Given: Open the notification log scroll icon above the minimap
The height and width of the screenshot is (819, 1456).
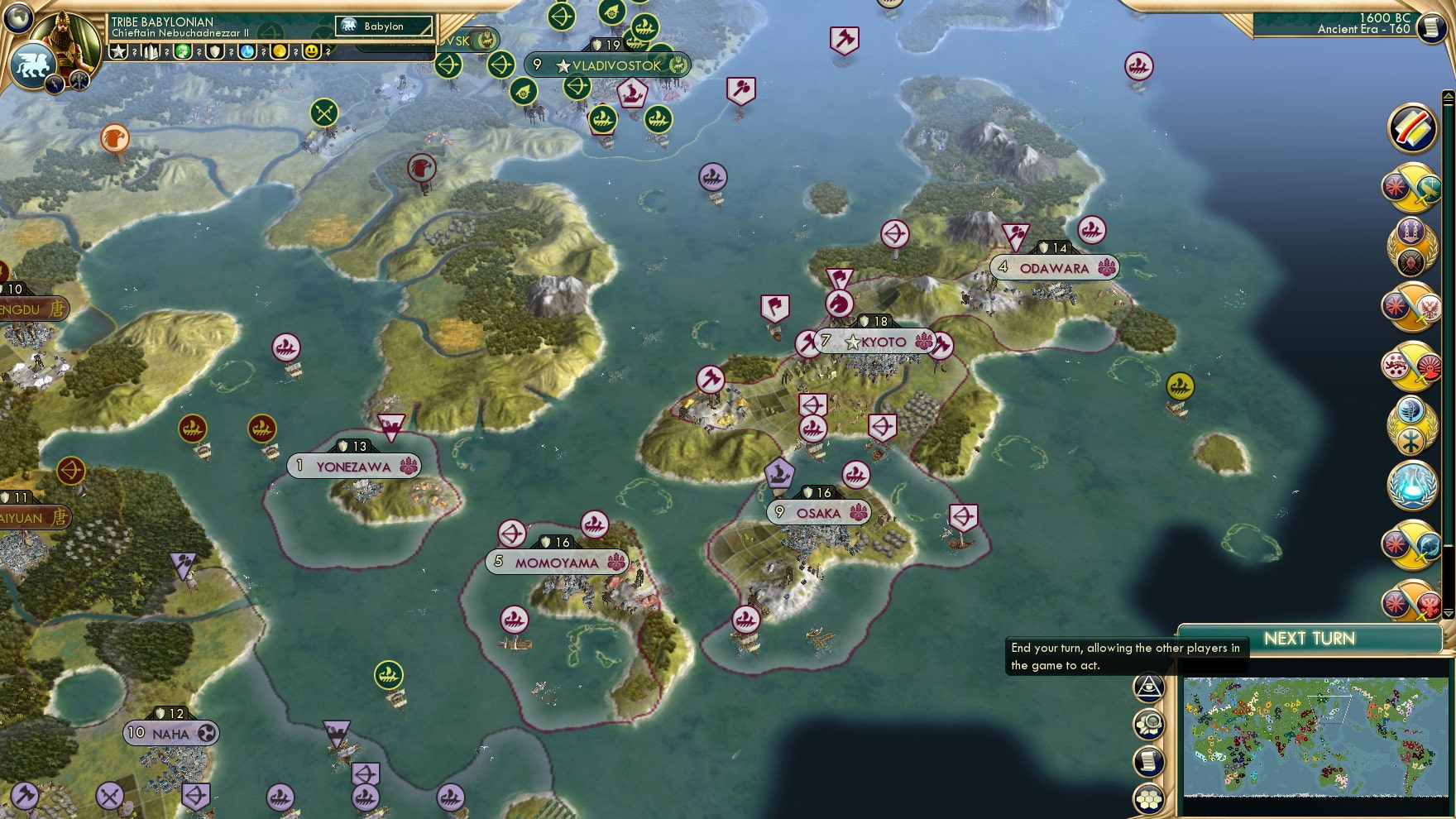Looking at the screenshot, I should pos(1149,760).
